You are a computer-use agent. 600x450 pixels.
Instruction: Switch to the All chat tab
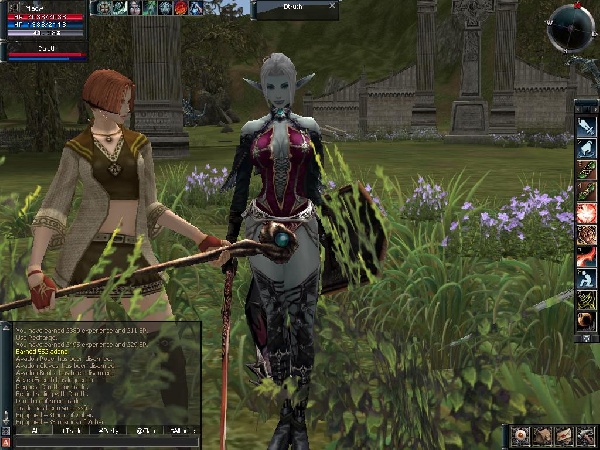(x=32, y=431)
